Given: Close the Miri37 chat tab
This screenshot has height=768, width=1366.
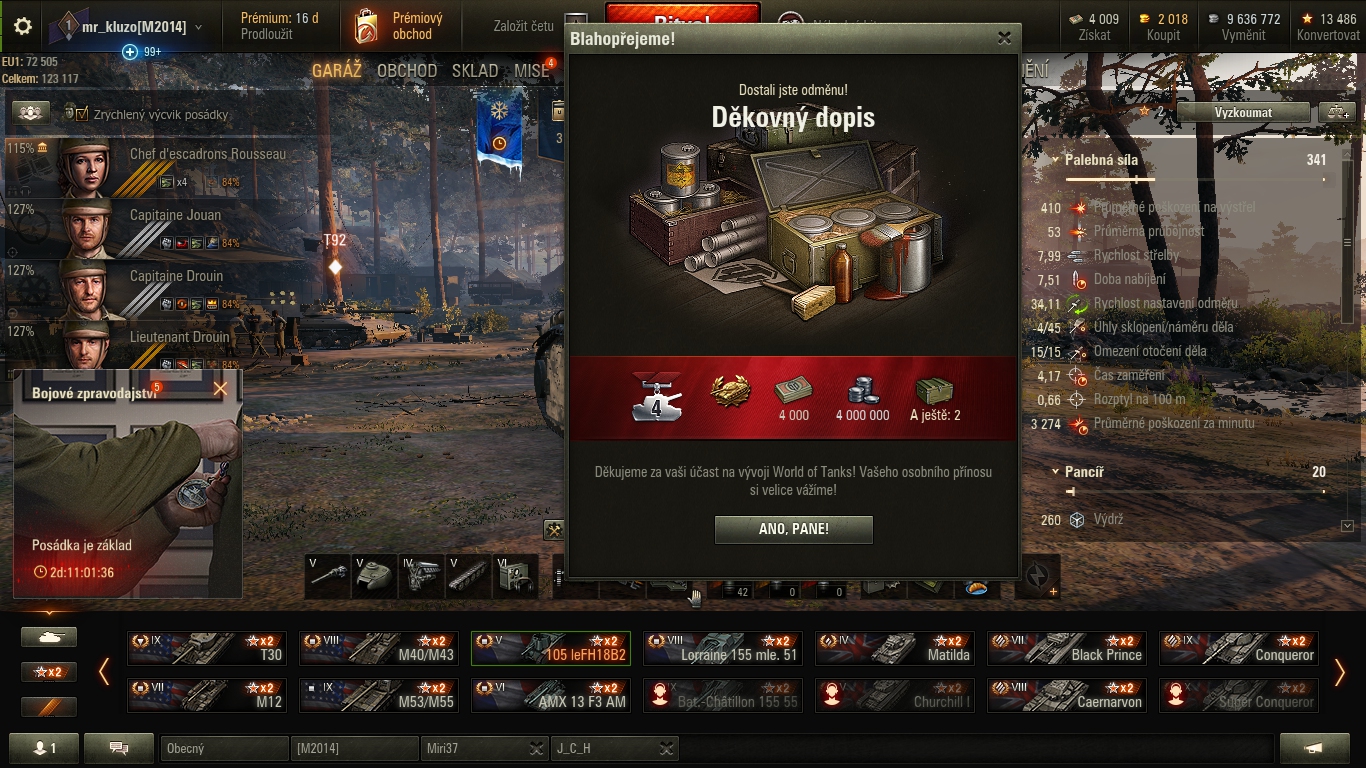Looking at the screenshot, I should click(x=536, y=748).
